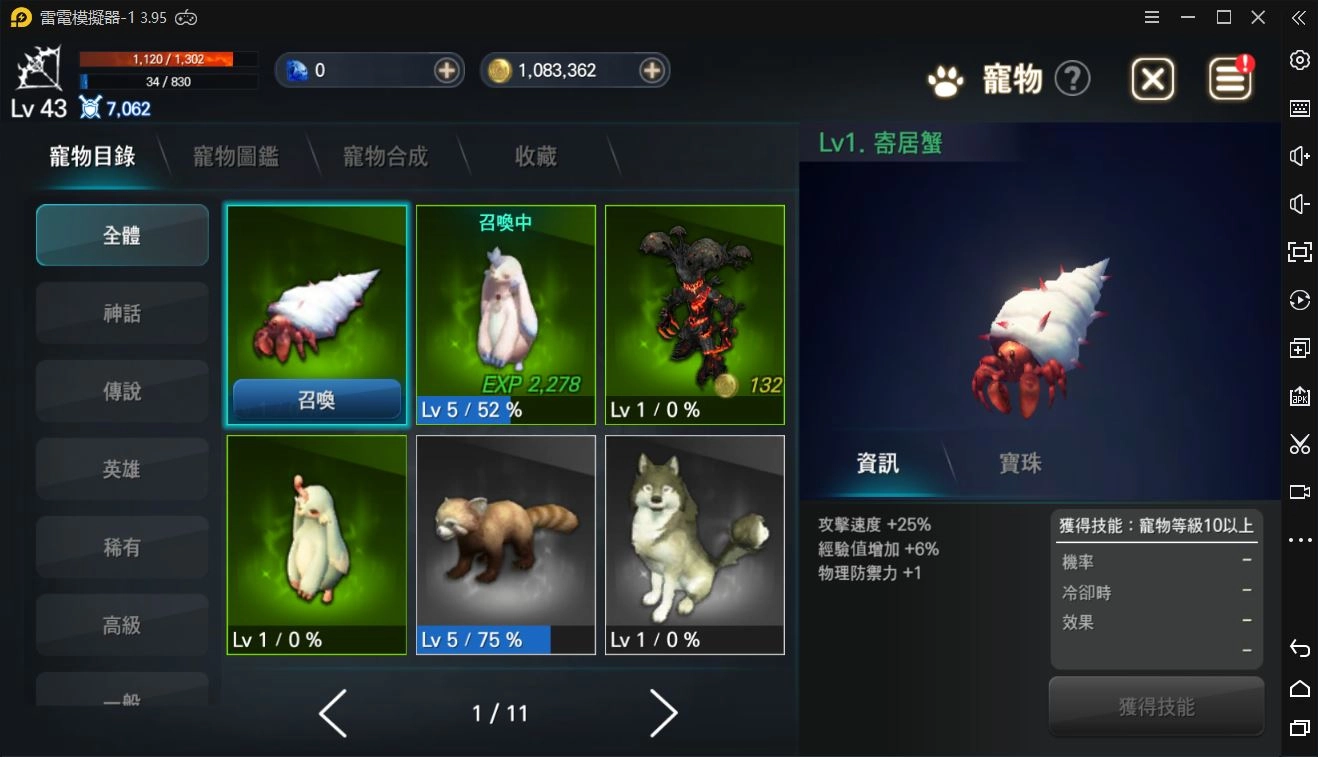Select the 神話 rarity filter
Viewport: 1318px width, 757px height.
(121, 312)
